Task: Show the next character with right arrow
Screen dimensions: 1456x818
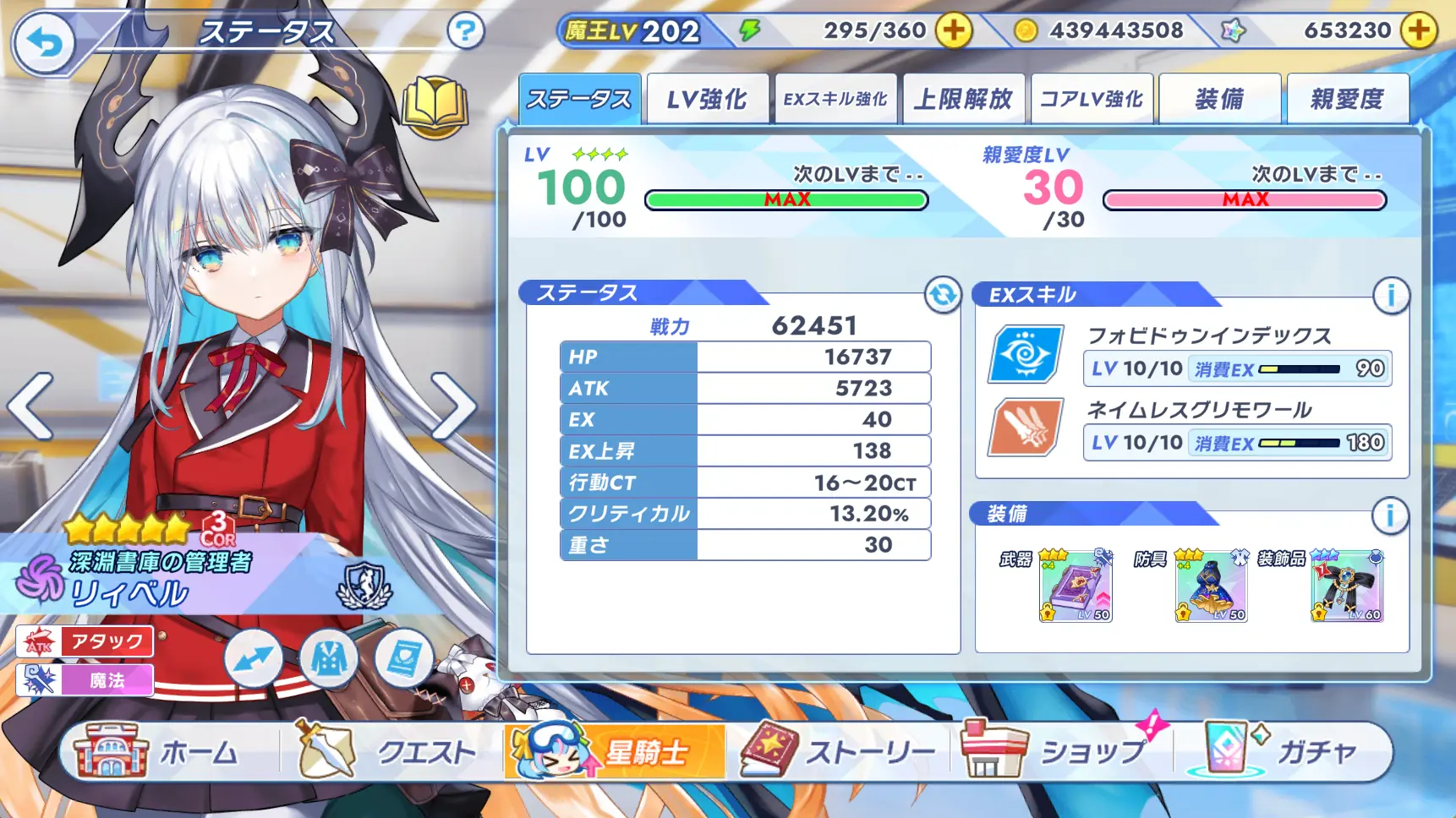Action: click(x=453, y=406)
